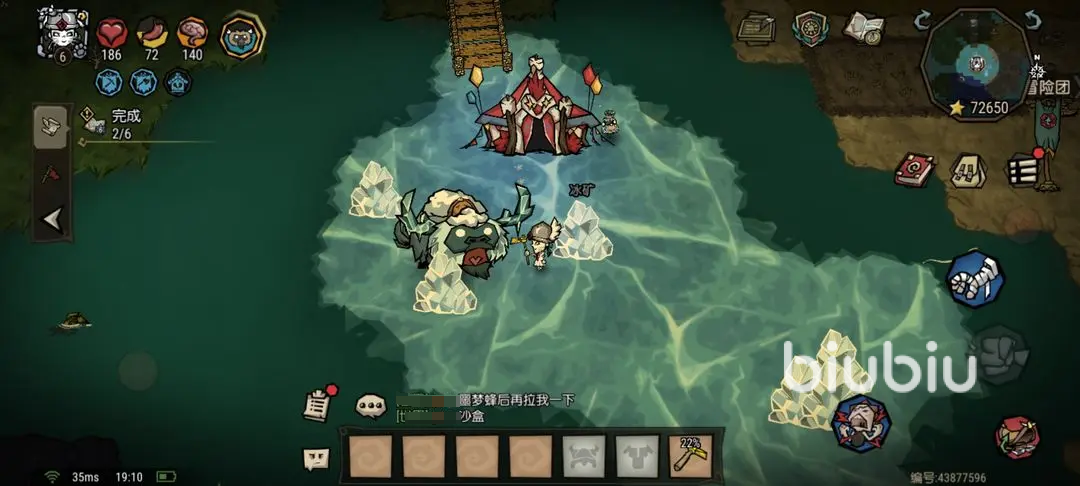1080x486 pixels.
Task: Open the quest scroll tab
Action: point(51,126)
